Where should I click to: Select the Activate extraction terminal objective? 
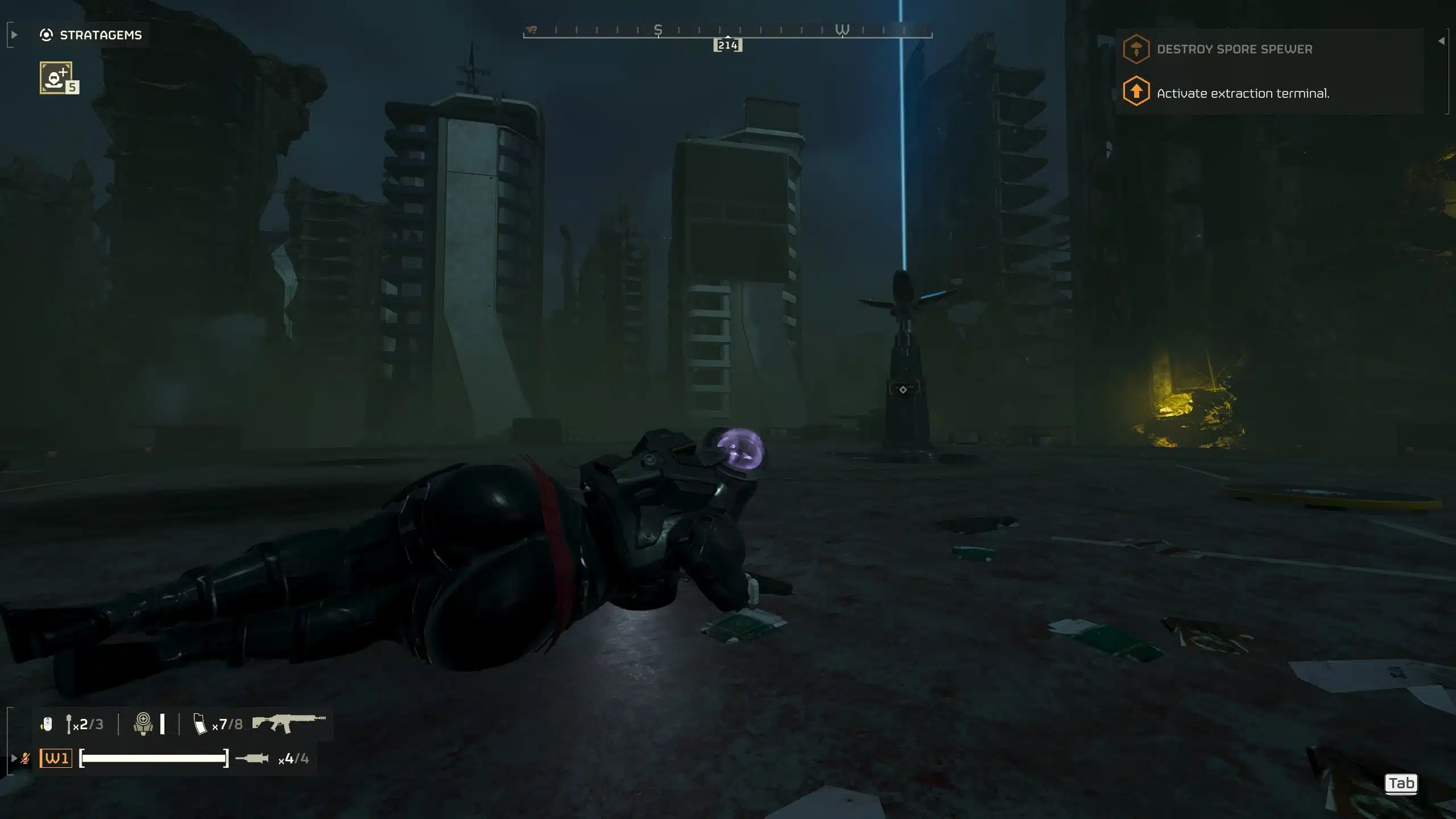click(1242, 93)
